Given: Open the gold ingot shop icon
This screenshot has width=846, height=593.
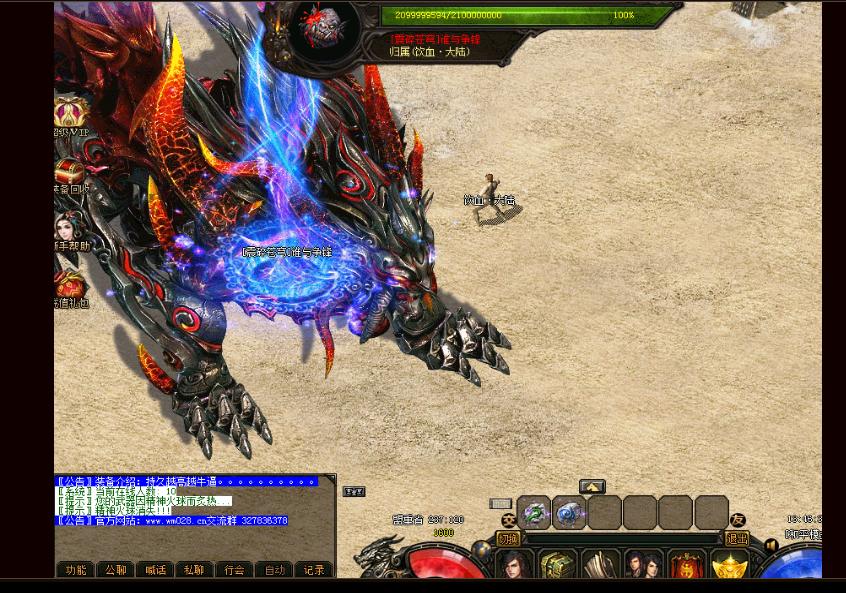Looking at the screenshot, I should (x=729, y=566).
